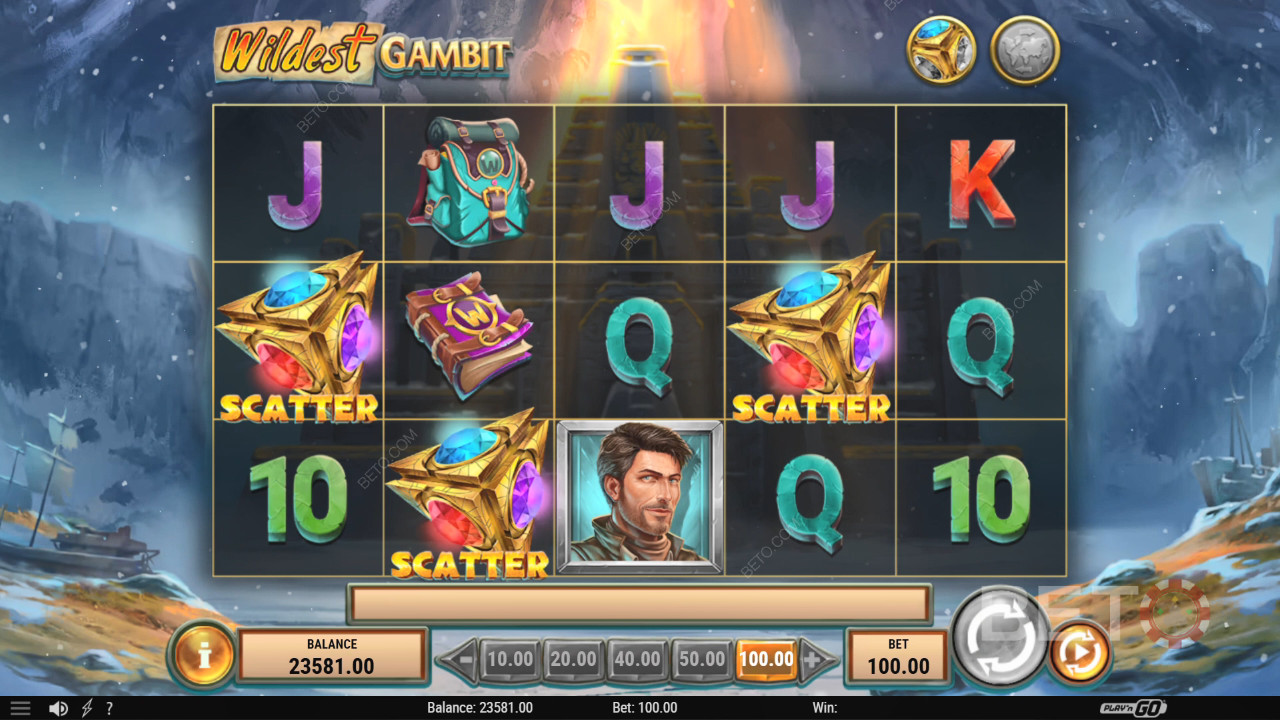Increase the bet with the plus arrow
Viewport: 1280px width, 720px height.
pyautogui.click(x=817, y=659)
